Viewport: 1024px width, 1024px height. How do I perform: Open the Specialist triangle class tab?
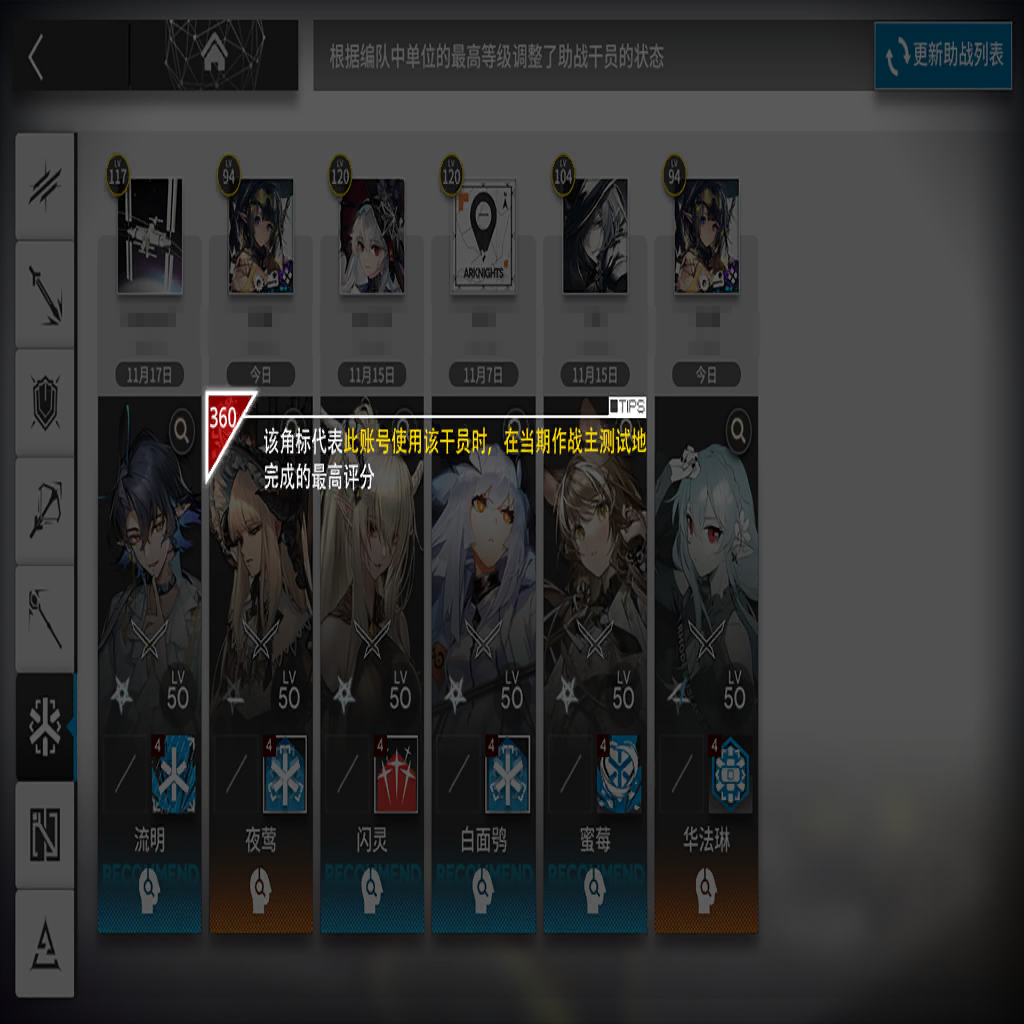45,942
